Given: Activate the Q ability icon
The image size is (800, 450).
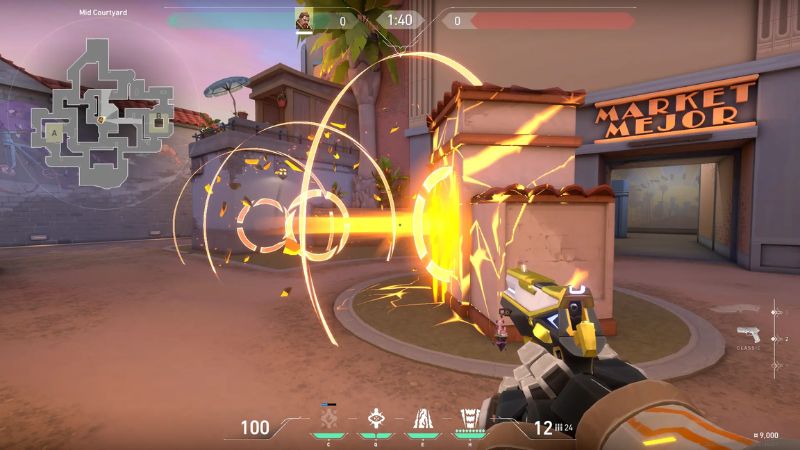Looking at the screenshot, I should coord(376,420).
